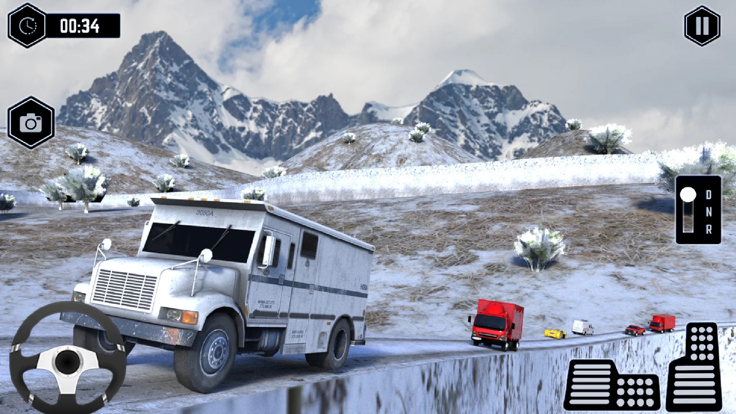
Task: Change gear on the D N R shifter
Action: coord(698,210)
